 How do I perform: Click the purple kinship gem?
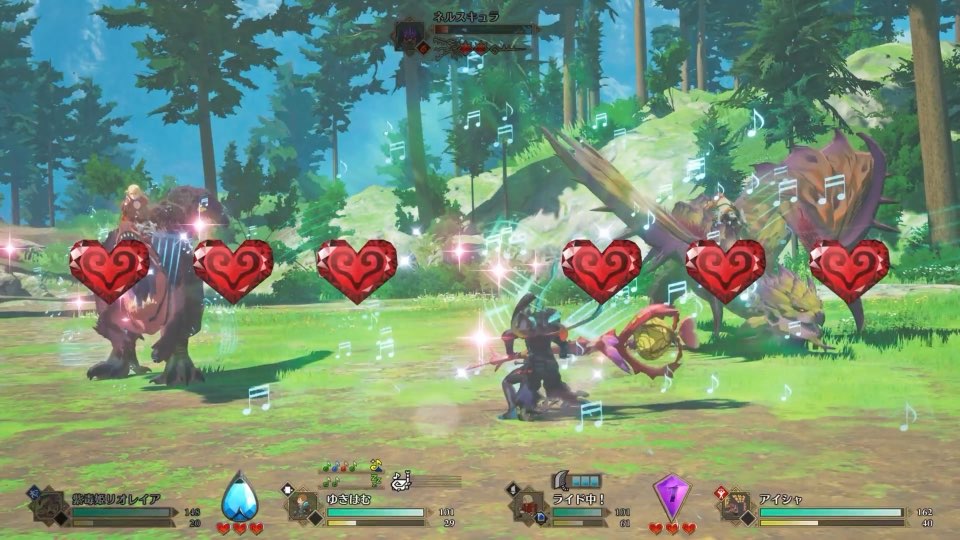pos(671,496)
